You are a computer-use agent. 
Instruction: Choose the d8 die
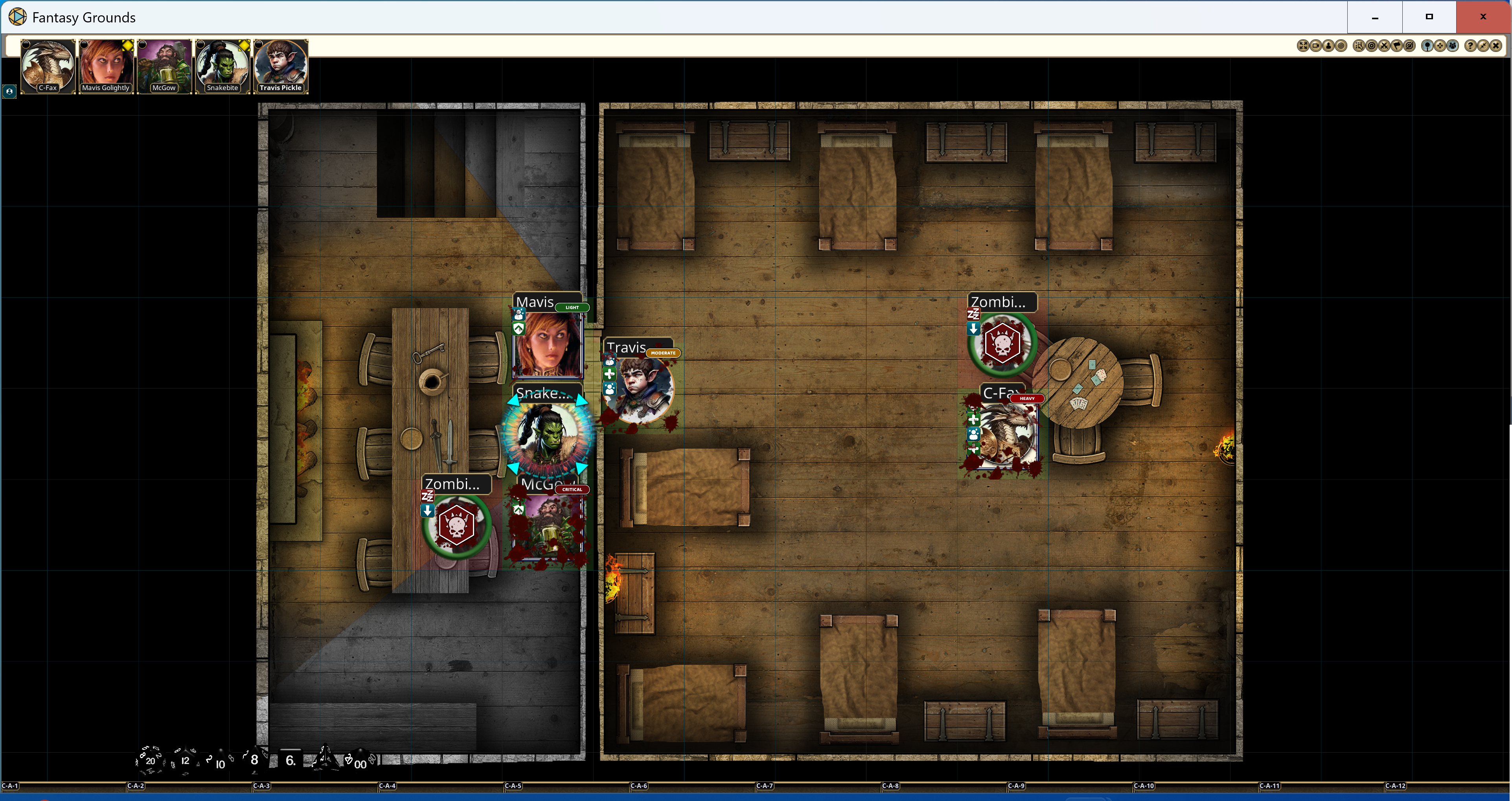point(254,759)
